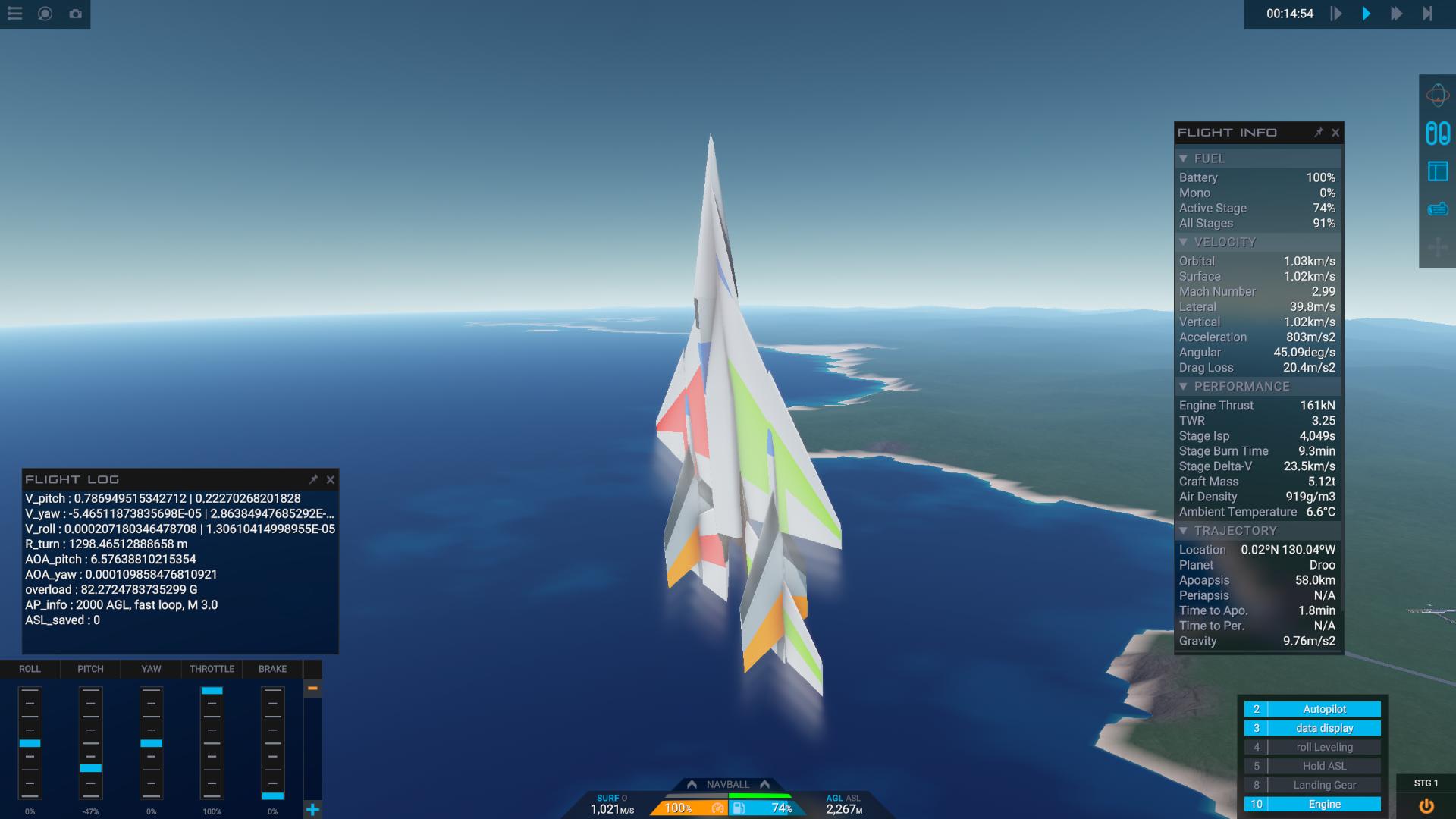Close the Flight Info panel
This screenshot has width=1456, height=819.
(1335, 133)
